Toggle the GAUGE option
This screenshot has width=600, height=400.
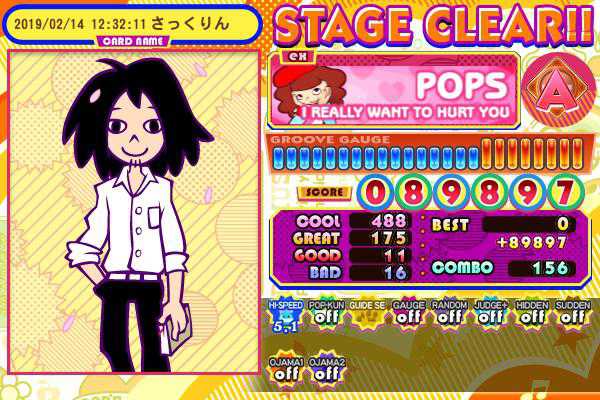(408, 317)
